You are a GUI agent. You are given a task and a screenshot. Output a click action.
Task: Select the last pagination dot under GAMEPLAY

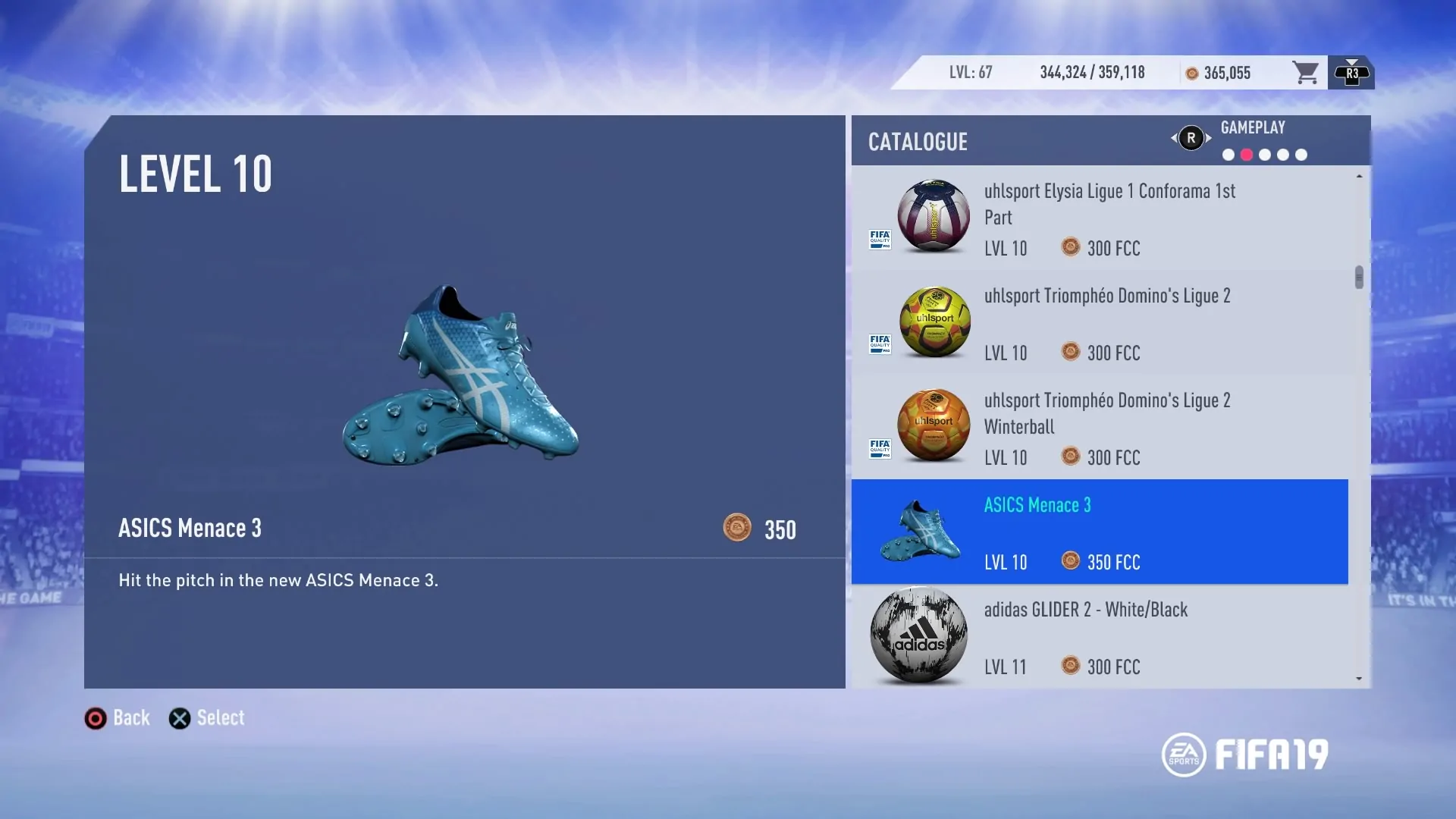pos(1302,155)
